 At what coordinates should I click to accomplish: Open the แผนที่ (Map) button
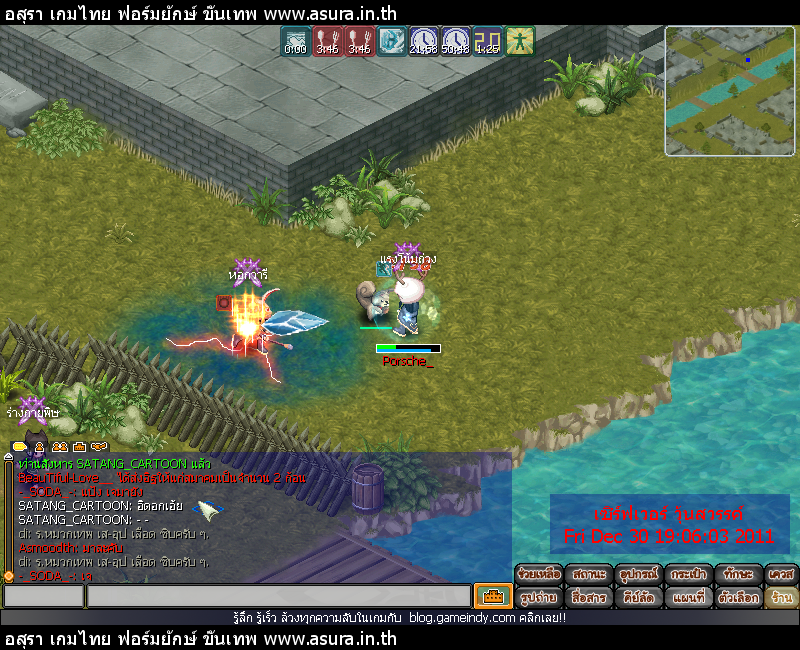(689, 597)
